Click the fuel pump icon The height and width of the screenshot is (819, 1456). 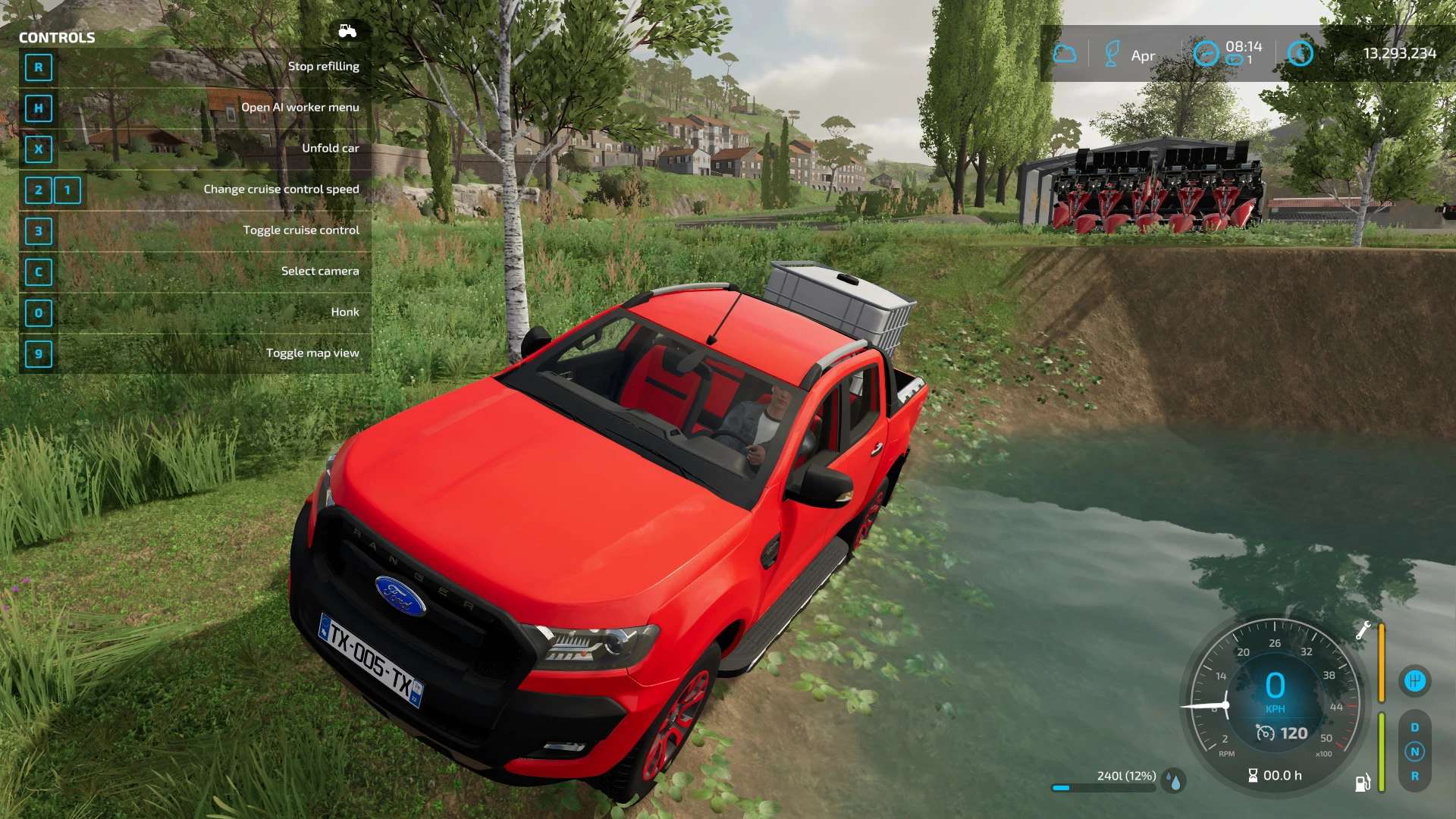pos(1362,783)
